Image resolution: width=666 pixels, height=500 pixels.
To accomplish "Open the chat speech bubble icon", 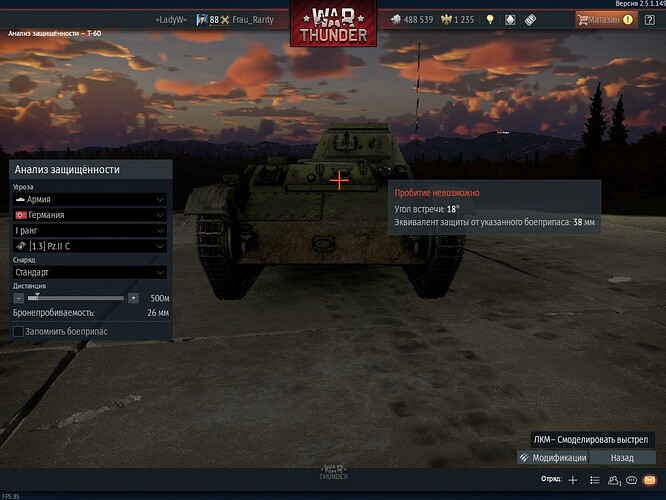I will (x=633, y=480).
